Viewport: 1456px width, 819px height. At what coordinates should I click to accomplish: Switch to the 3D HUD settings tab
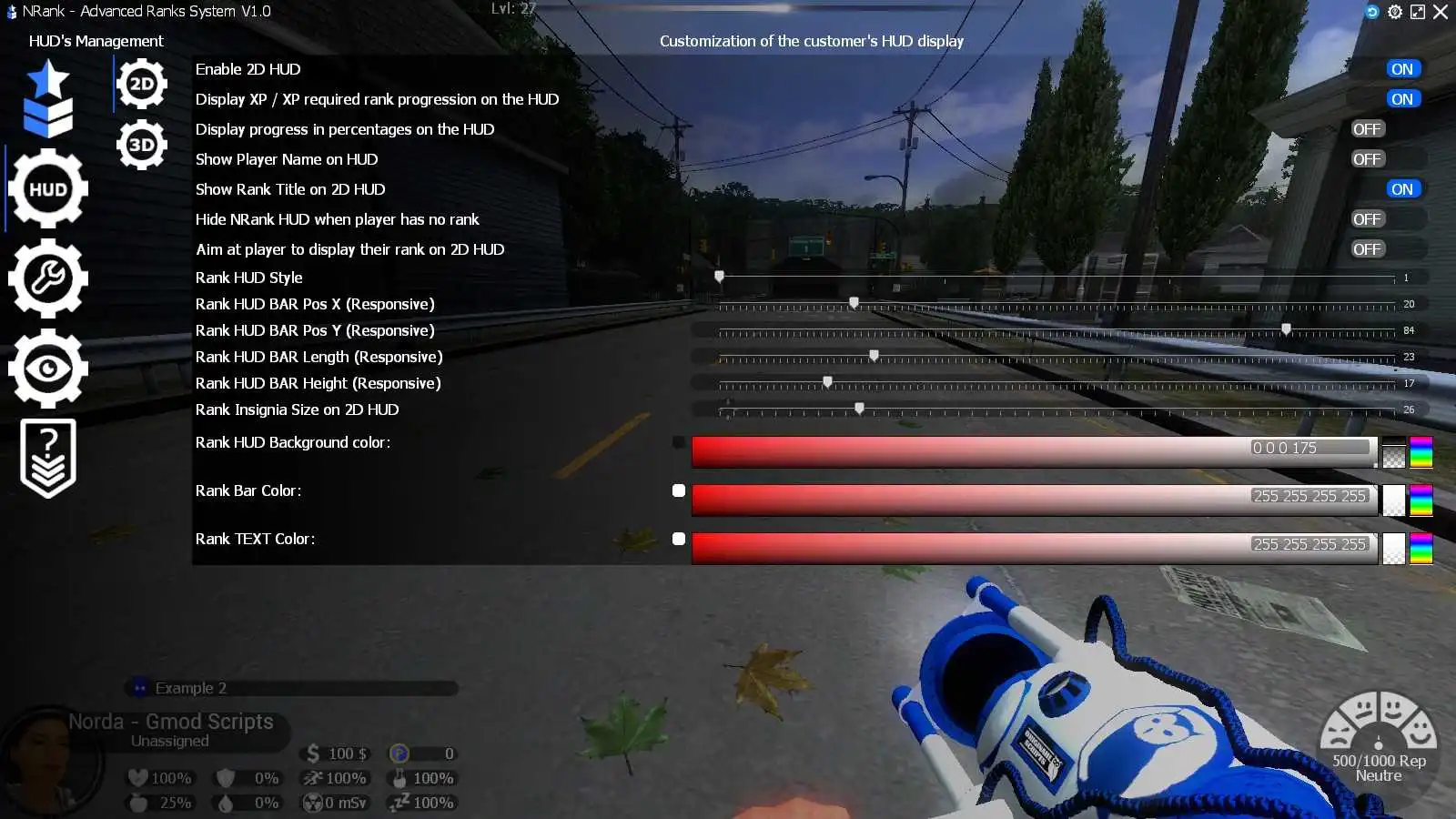[141, 143]
